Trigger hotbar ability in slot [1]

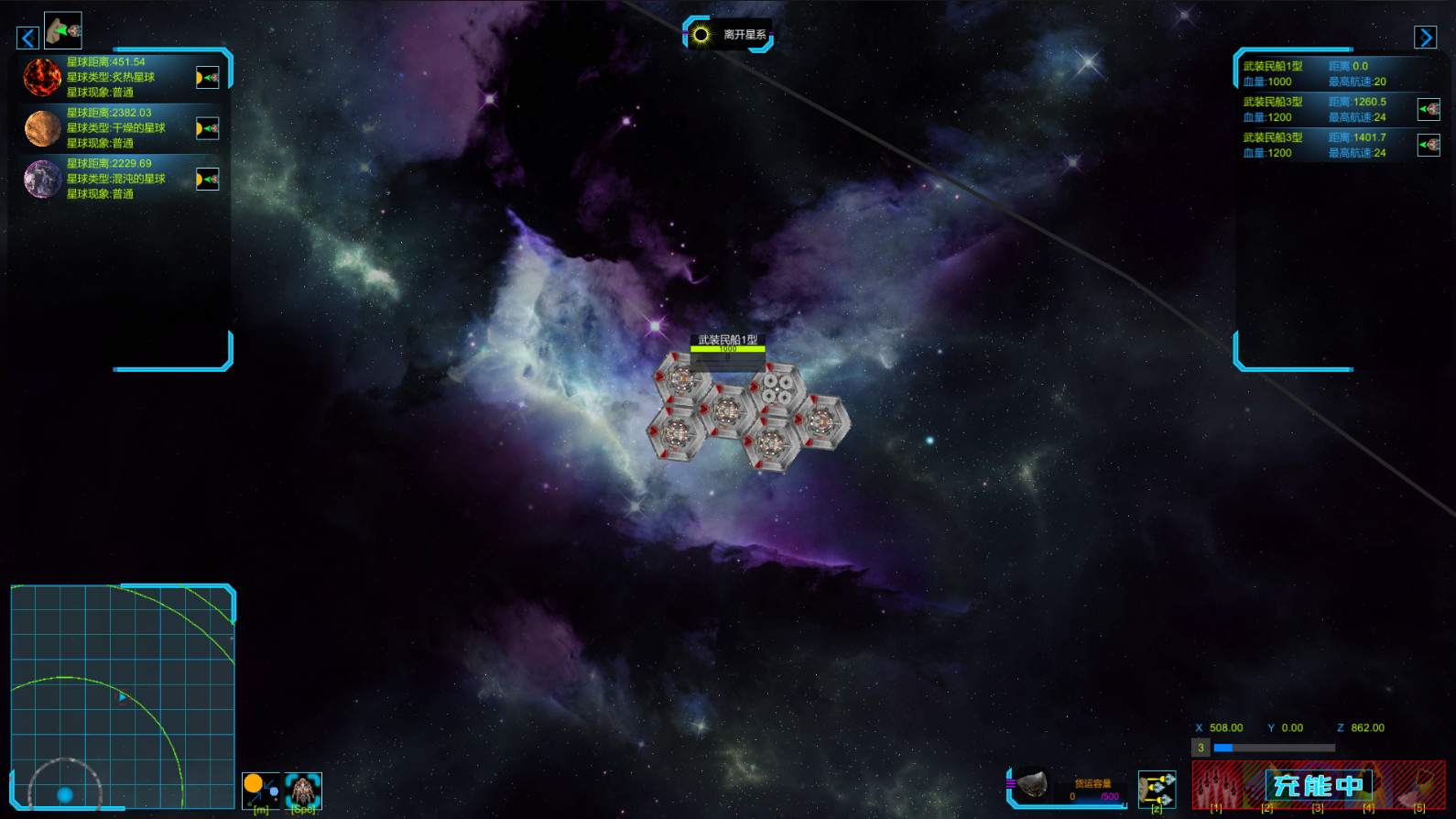(x=1219, y=788)
